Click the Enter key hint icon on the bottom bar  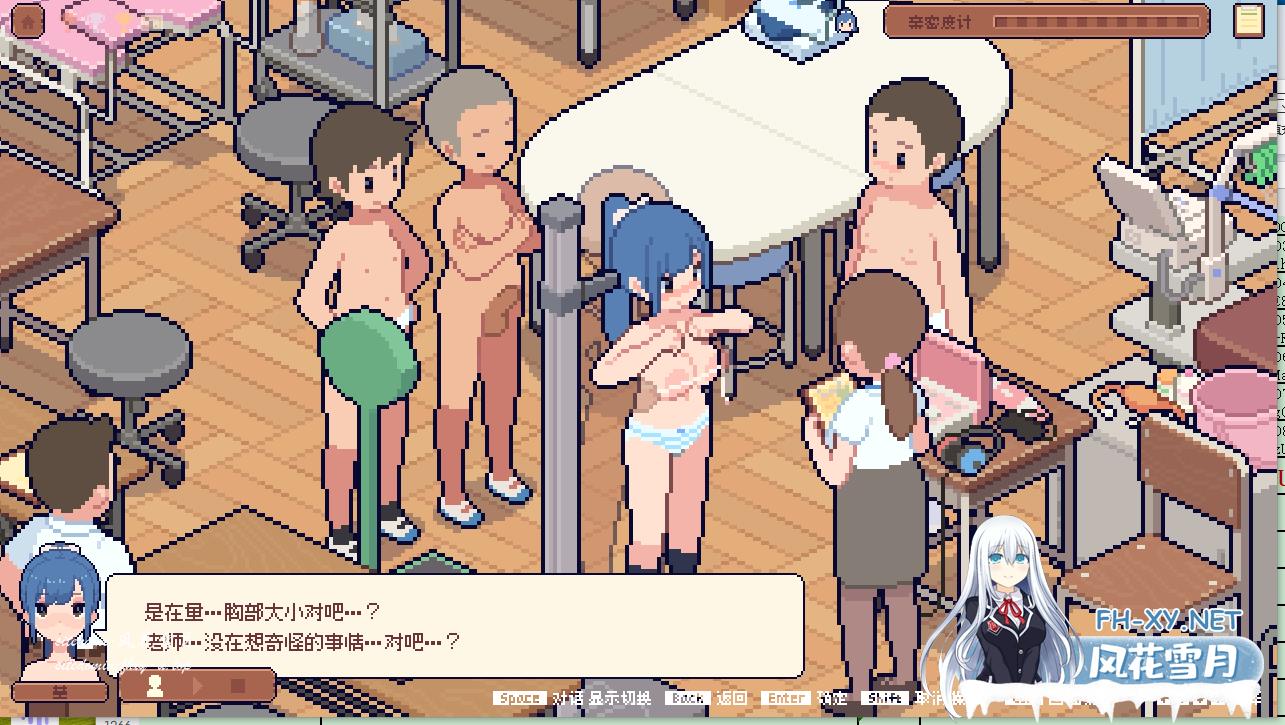[x=786, y=699]
